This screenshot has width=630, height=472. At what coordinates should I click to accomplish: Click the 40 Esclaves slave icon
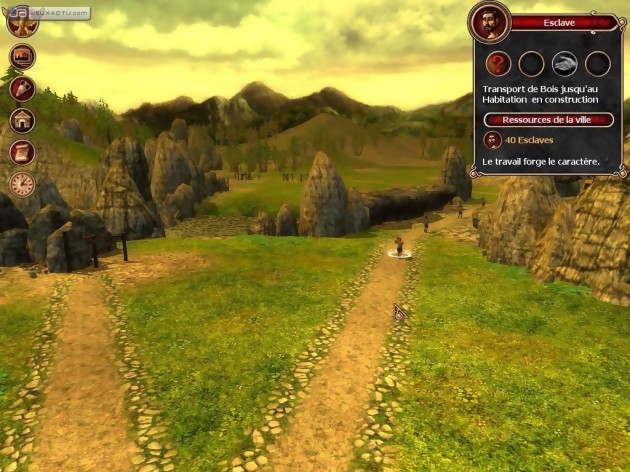click(493, 140)
